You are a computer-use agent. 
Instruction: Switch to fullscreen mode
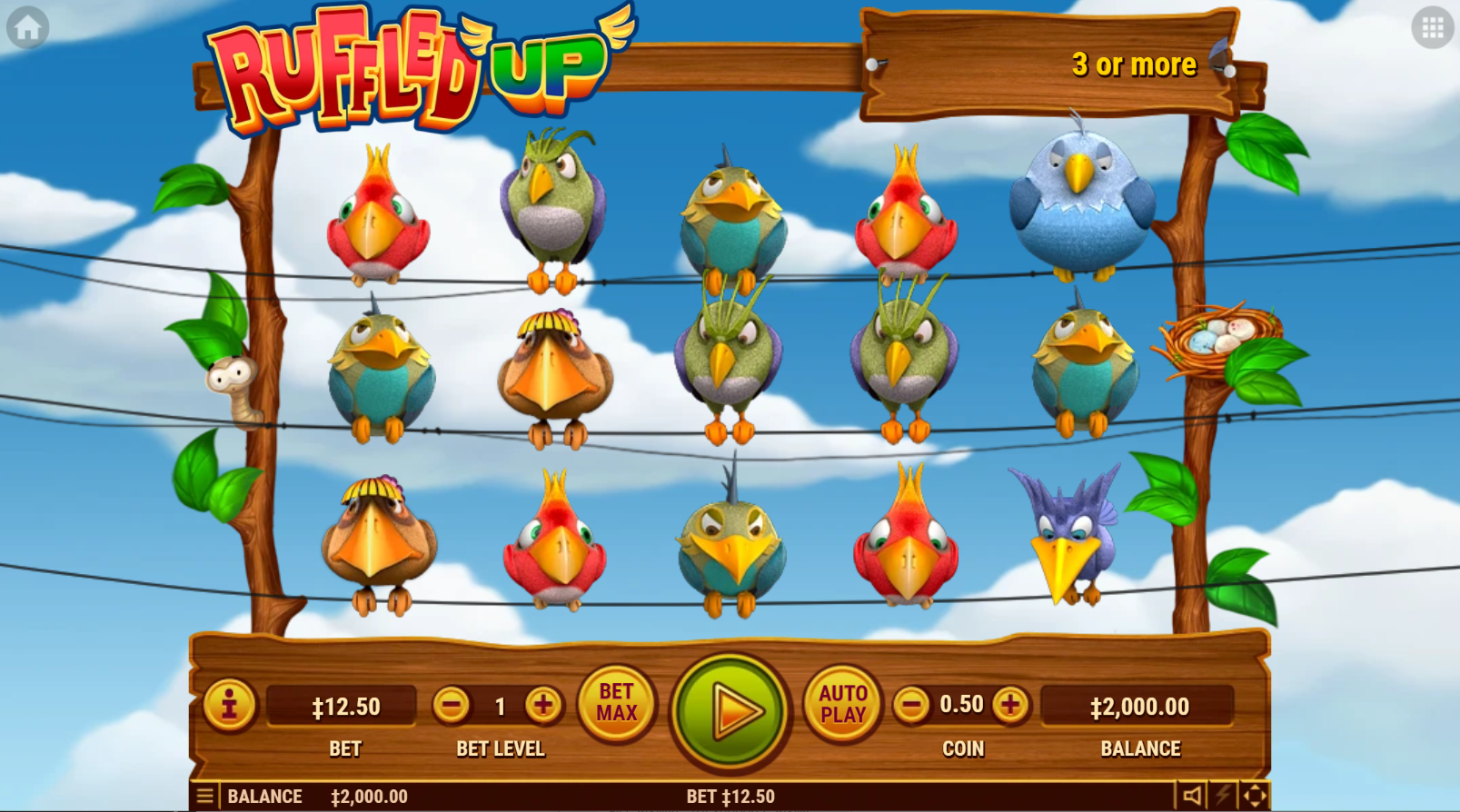tap(1255, 797)
